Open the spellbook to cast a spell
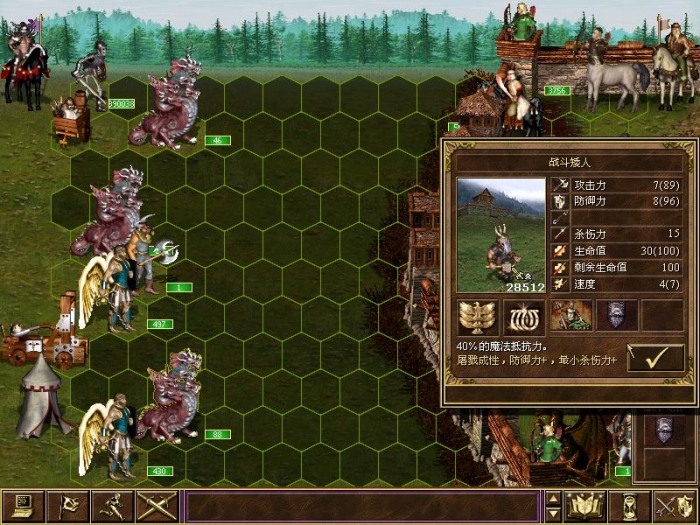700x525 pixels. pyautogui.click(x=585, y=506)
